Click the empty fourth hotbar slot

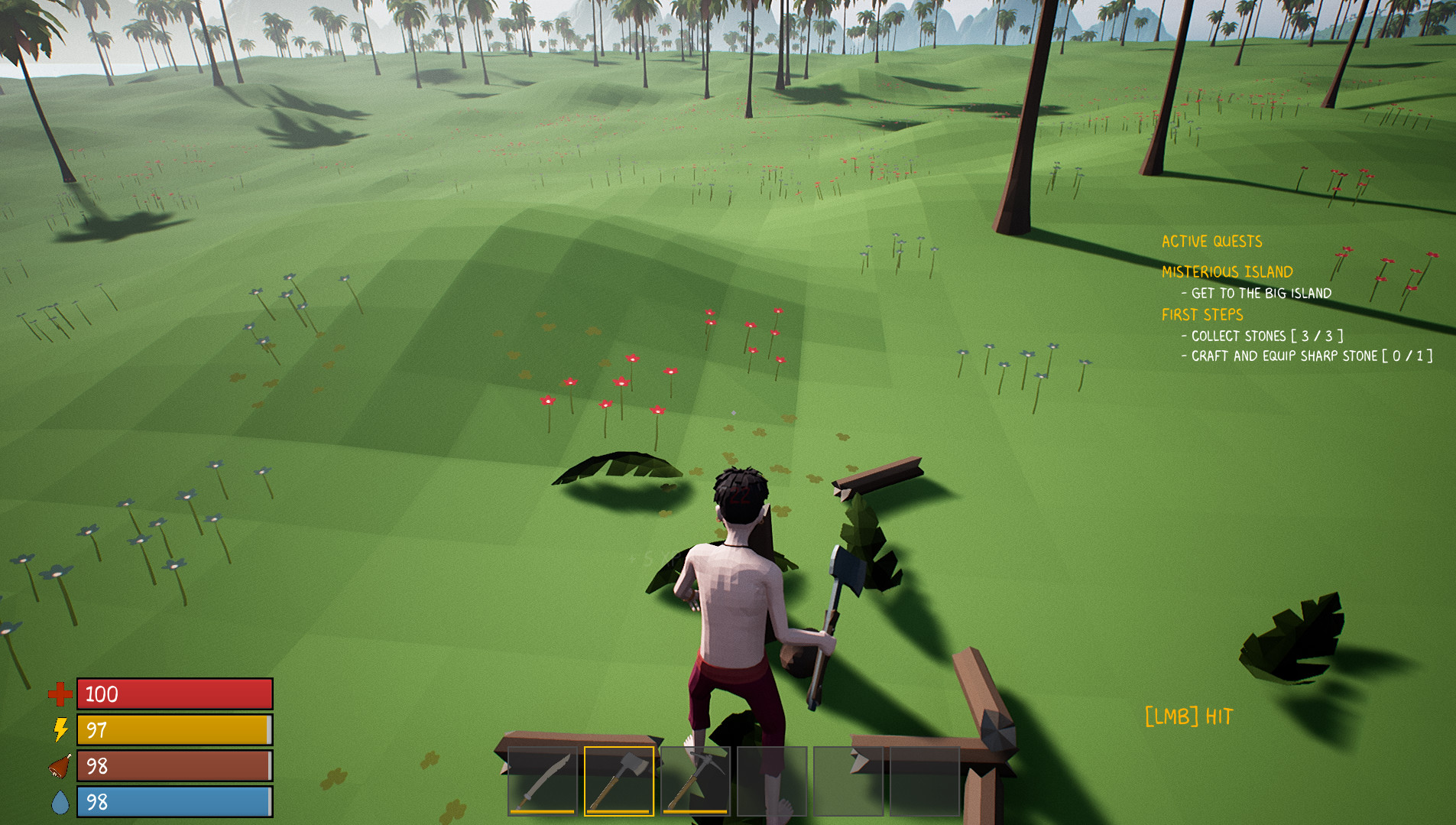(773, 781)
